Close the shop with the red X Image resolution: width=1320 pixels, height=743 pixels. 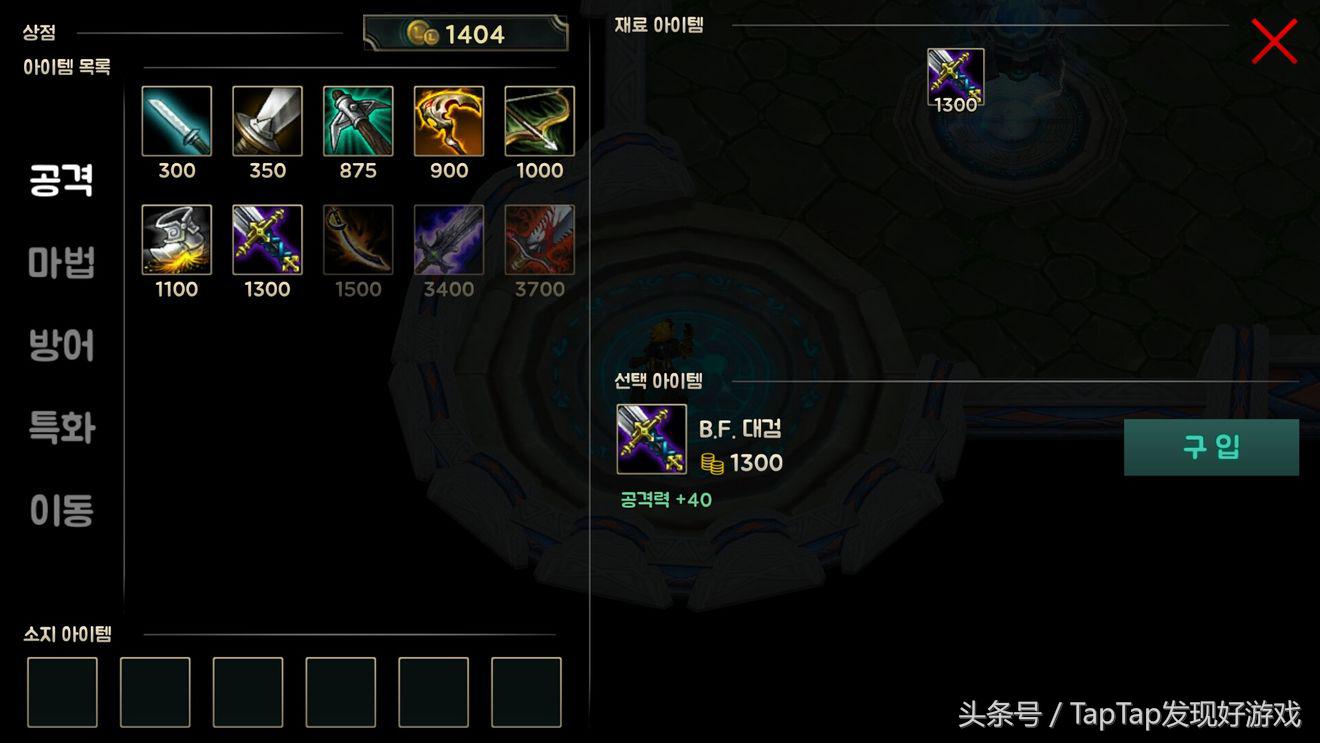click(x=1274, y=42)
